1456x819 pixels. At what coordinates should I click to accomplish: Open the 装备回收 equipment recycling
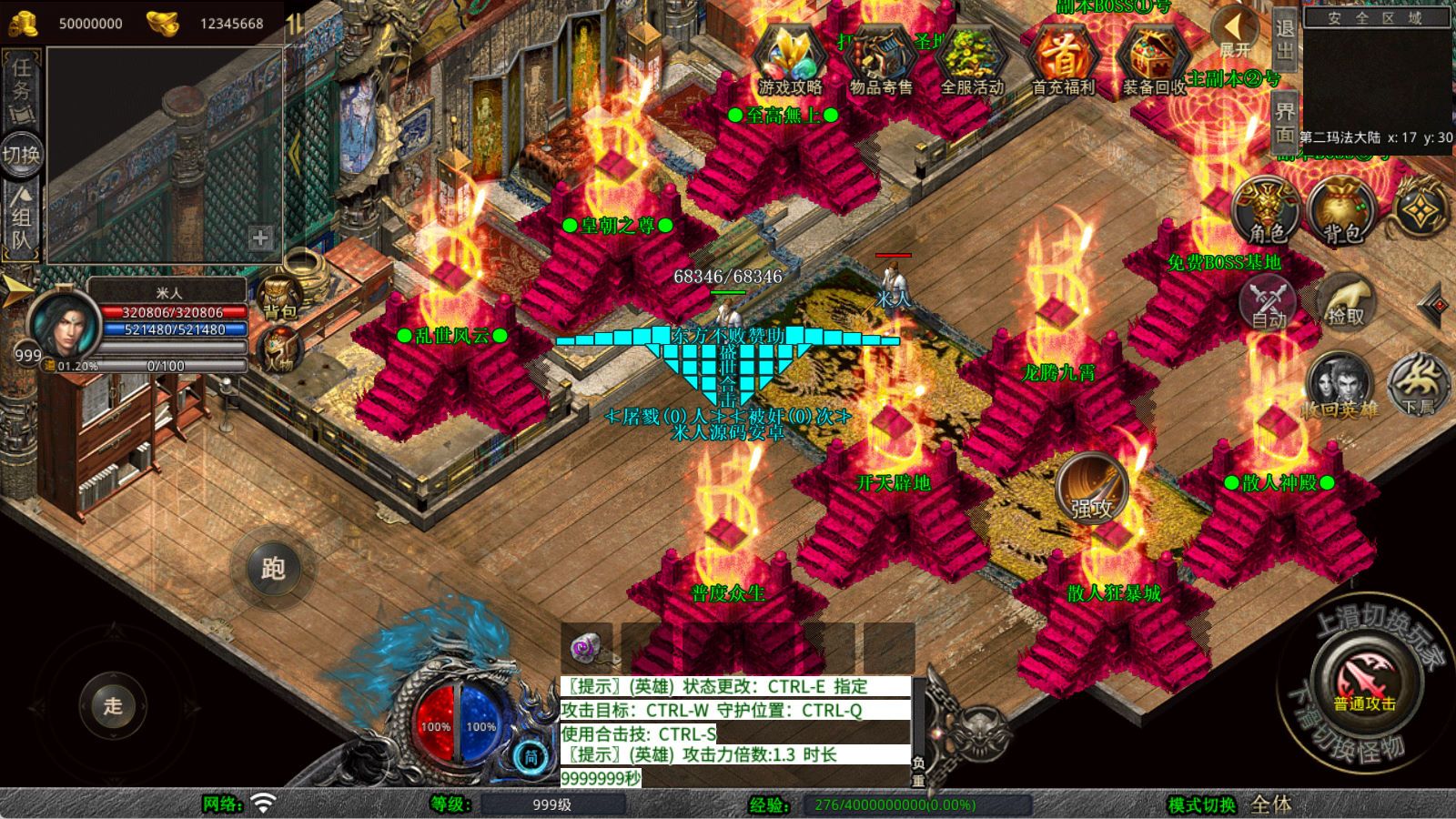[1154, 60]
